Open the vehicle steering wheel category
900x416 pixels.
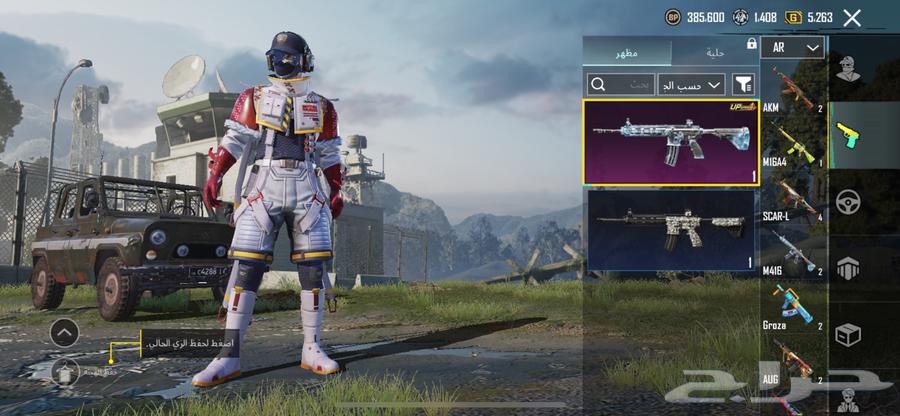pos(849,201)
